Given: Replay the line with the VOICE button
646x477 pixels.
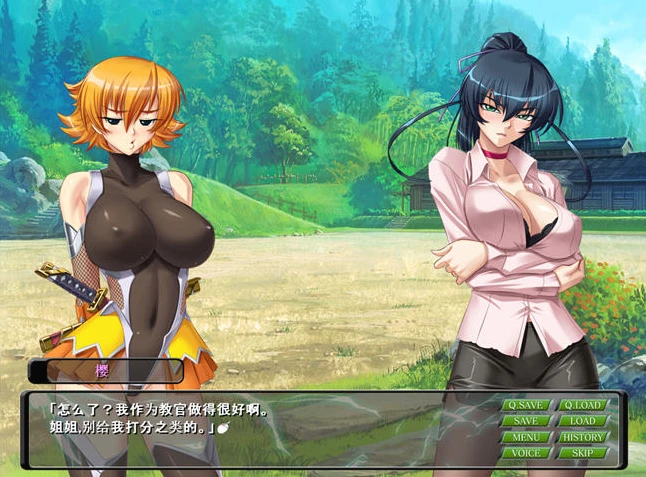Looking at the screenshot, I should (x=525, y=453).
